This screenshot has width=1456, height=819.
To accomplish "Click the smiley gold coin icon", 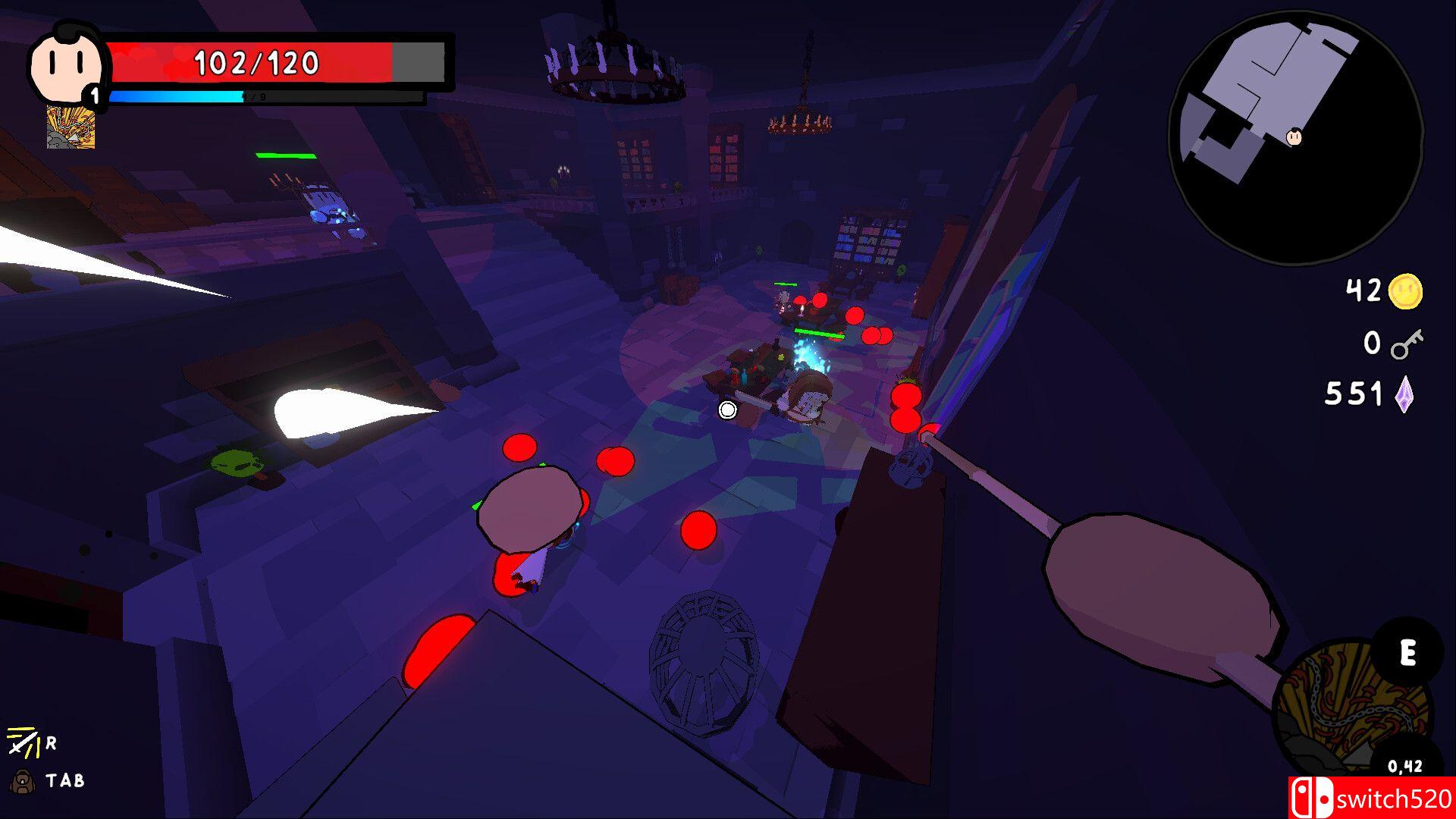I will [1405, 291].
